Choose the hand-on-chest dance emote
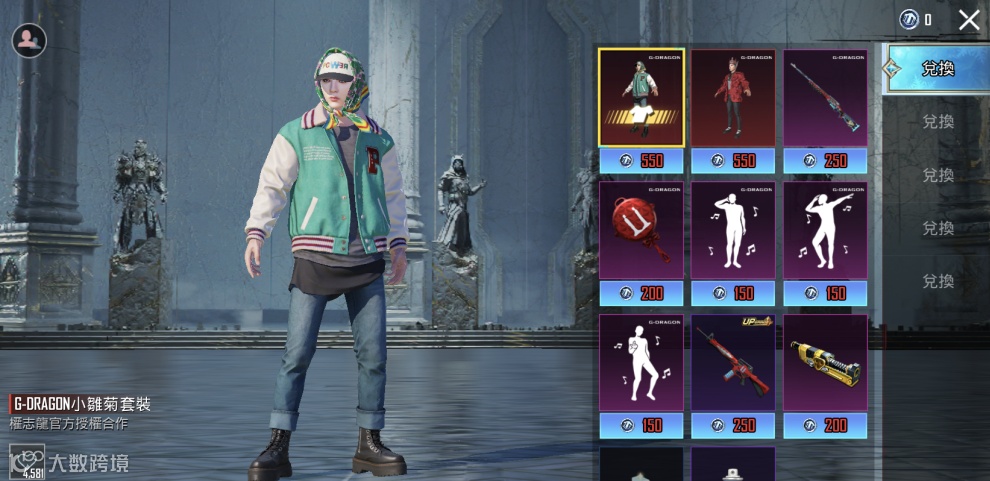The image size is (990, 481). [x=641, y=364]
